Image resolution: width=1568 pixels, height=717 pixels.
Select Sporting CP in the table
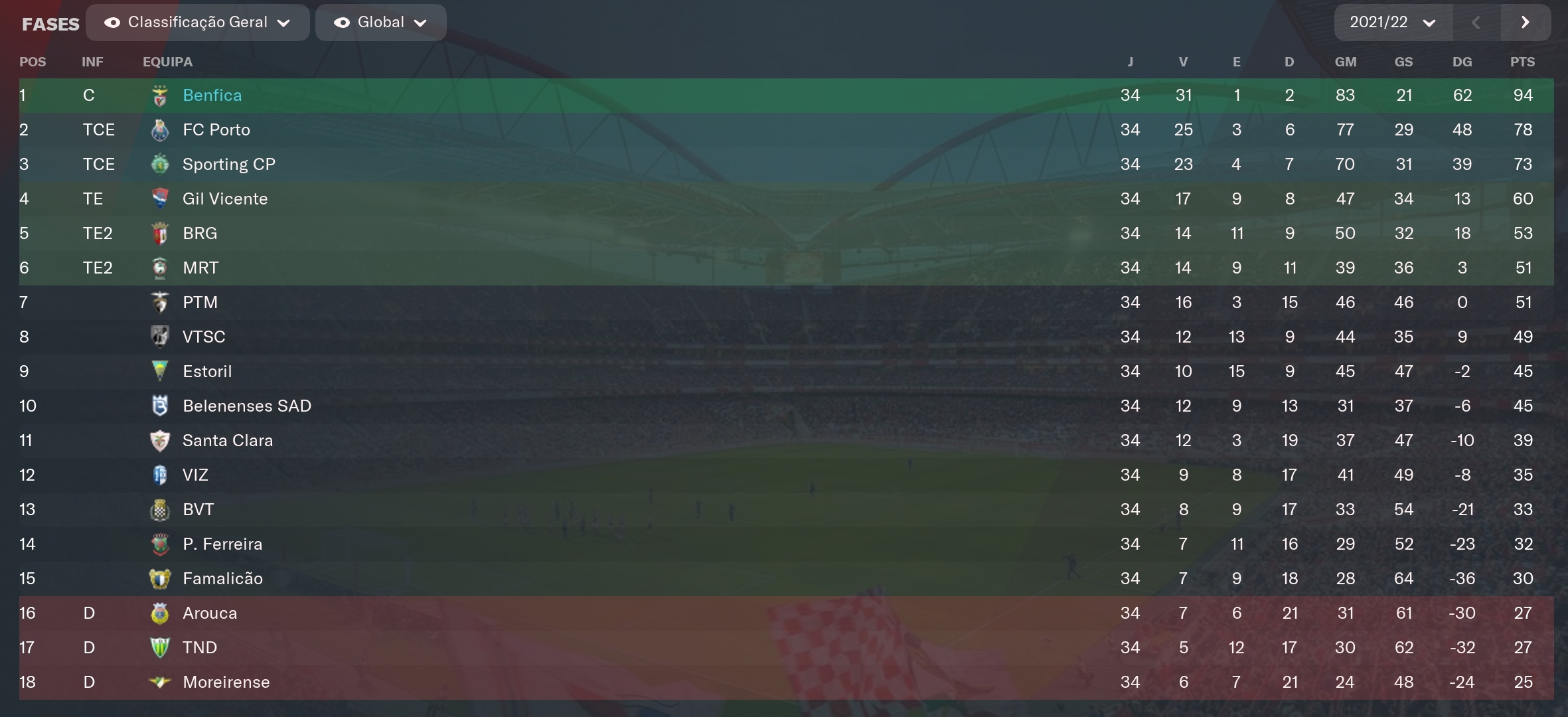228,165
